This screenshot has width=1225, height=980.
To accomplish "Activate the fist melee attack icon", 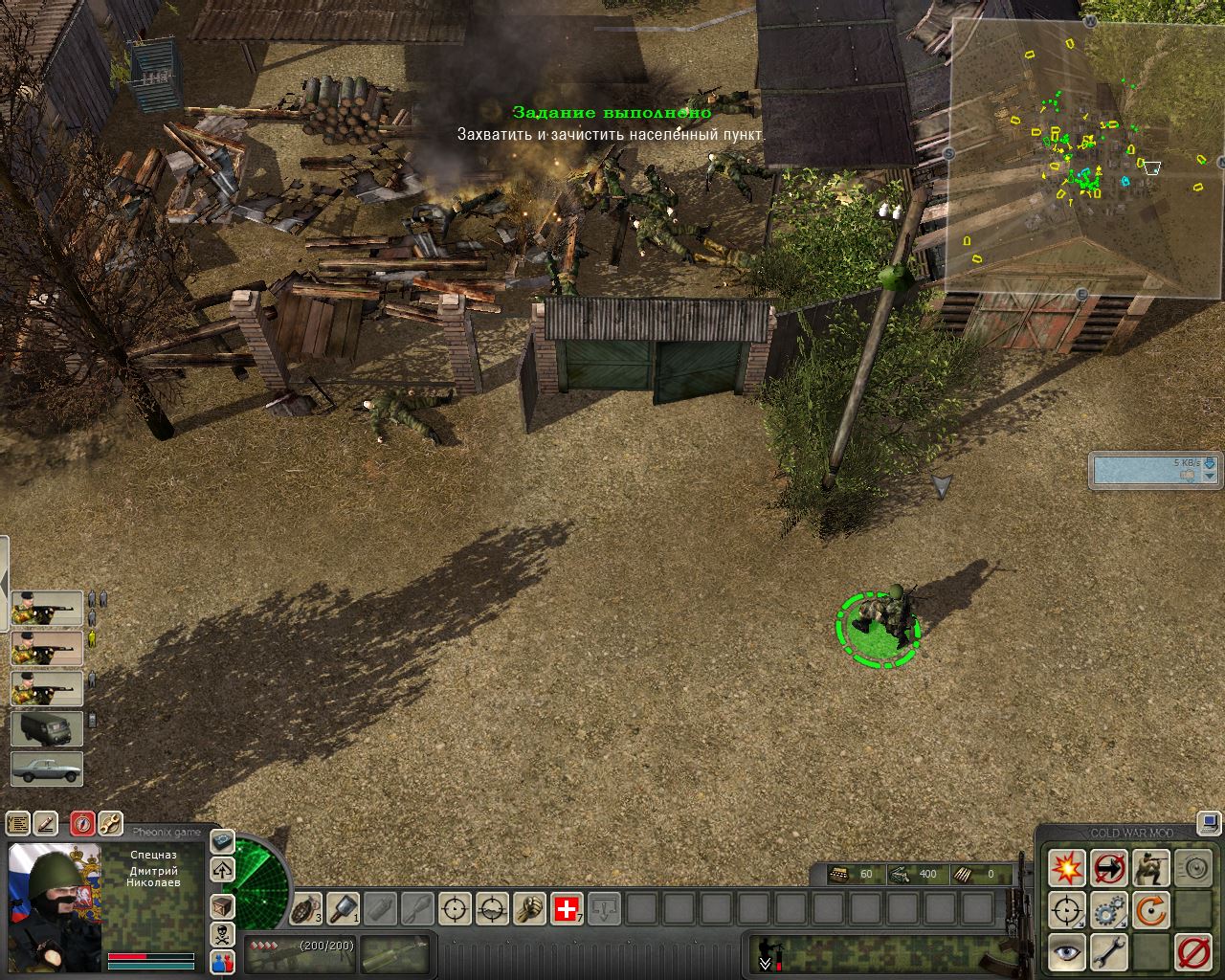I will pos(529,908).
